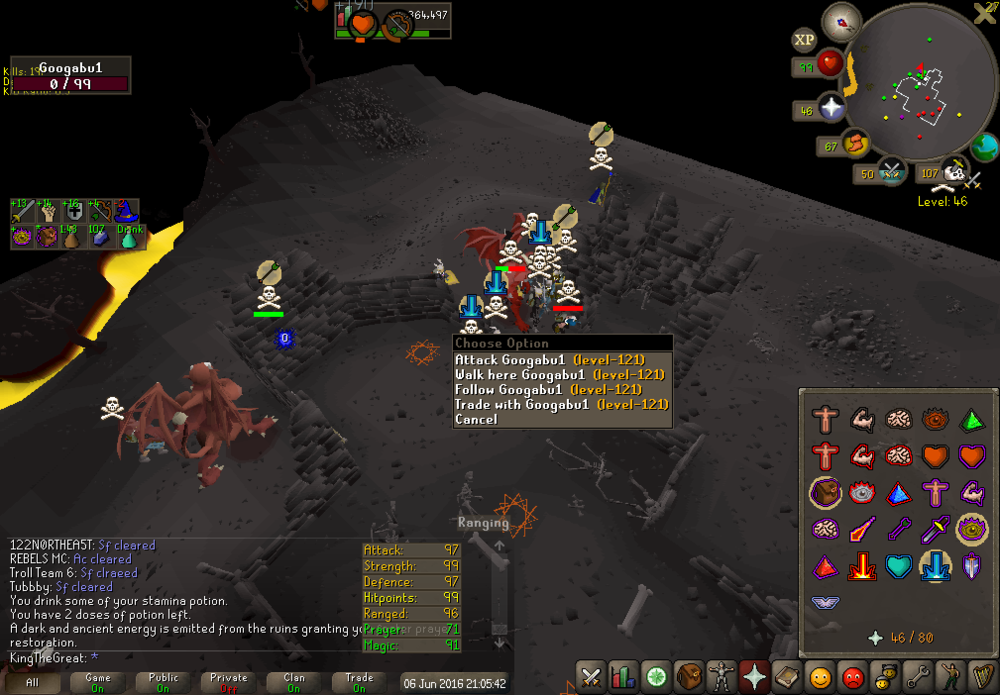This screenshot has height=695, width=1000.
Task: Activate the quick-prayers orb
Action: [832, 108]
